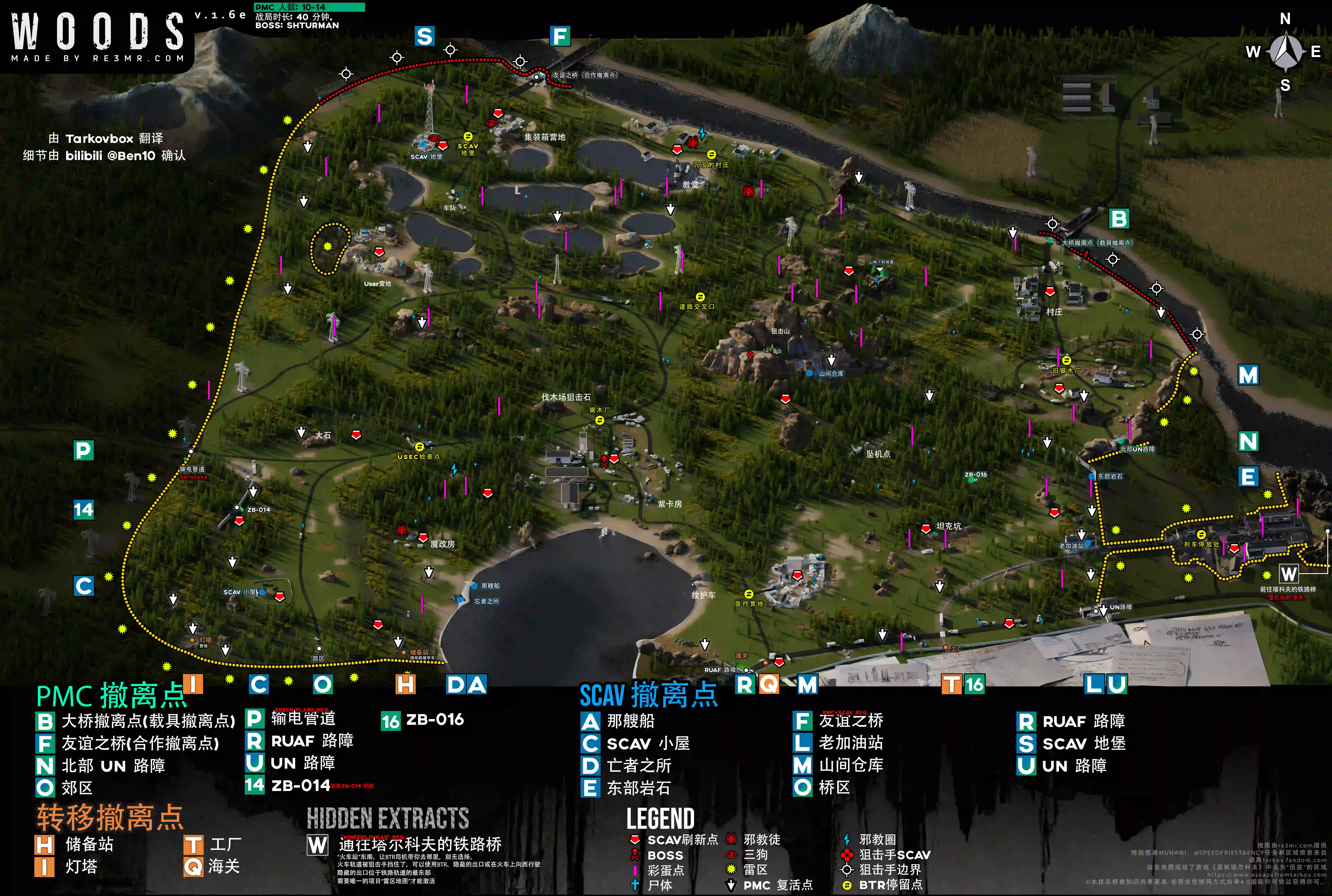Click the white W hidden extract map marker
1332x896 pixels.
tap(1288, 574)
